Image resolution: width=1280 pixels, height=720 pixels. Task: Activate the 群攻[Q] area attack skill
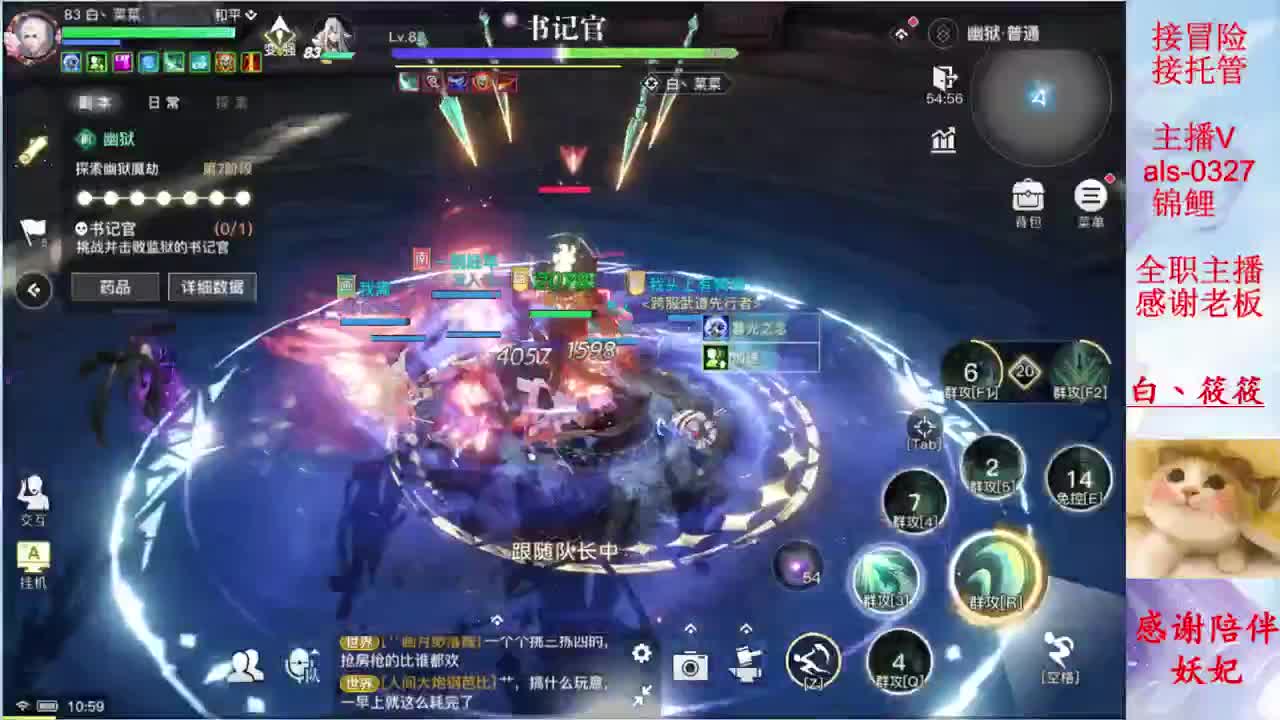click(899, 661)
